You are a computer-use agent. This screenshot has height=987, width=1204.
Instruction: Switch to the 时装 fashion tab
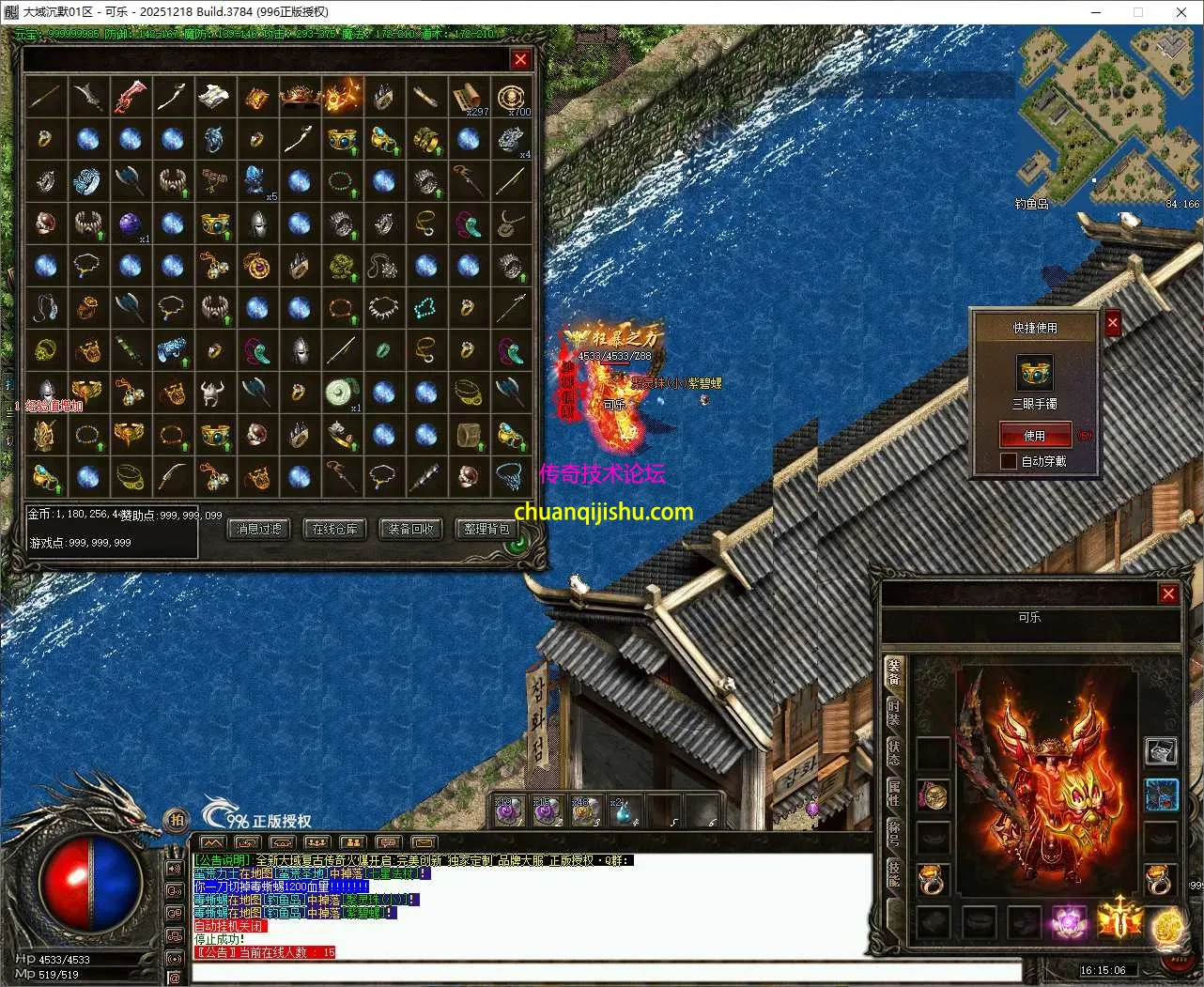[894, 713]
